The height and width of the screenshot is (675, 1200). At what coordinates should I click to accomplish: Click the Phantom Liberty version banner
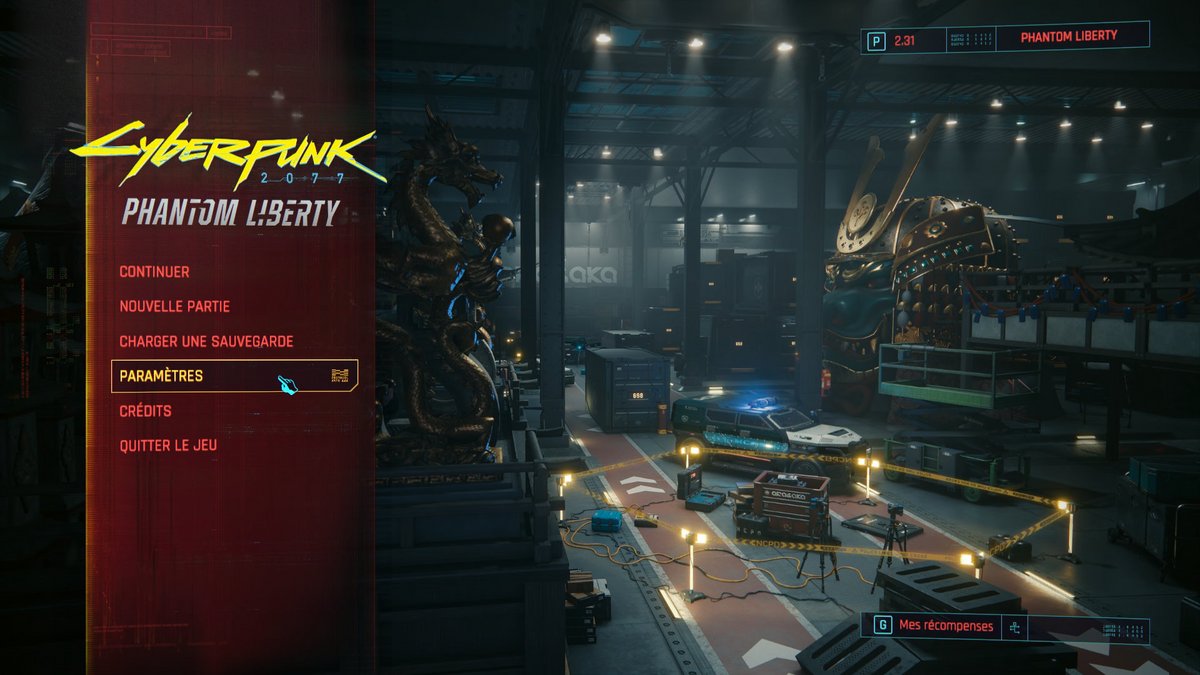1068,36
